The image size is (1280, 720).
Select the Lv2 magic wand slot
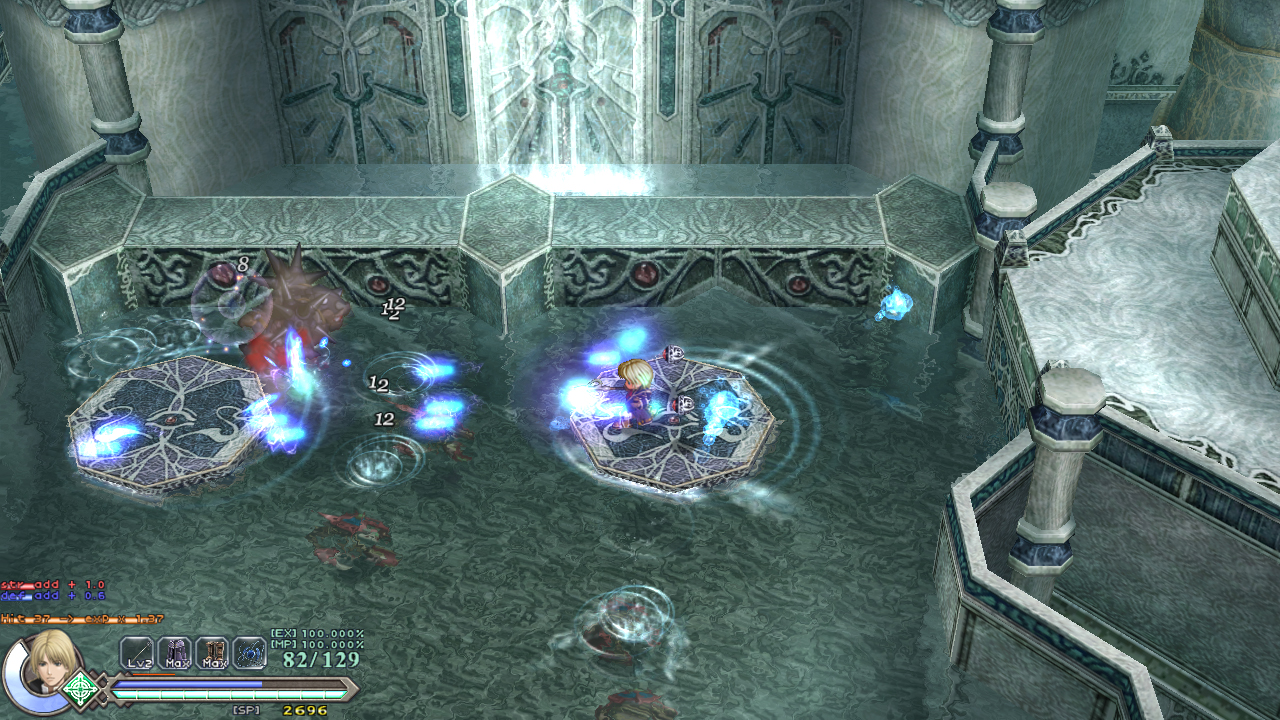tap(136, 653)
